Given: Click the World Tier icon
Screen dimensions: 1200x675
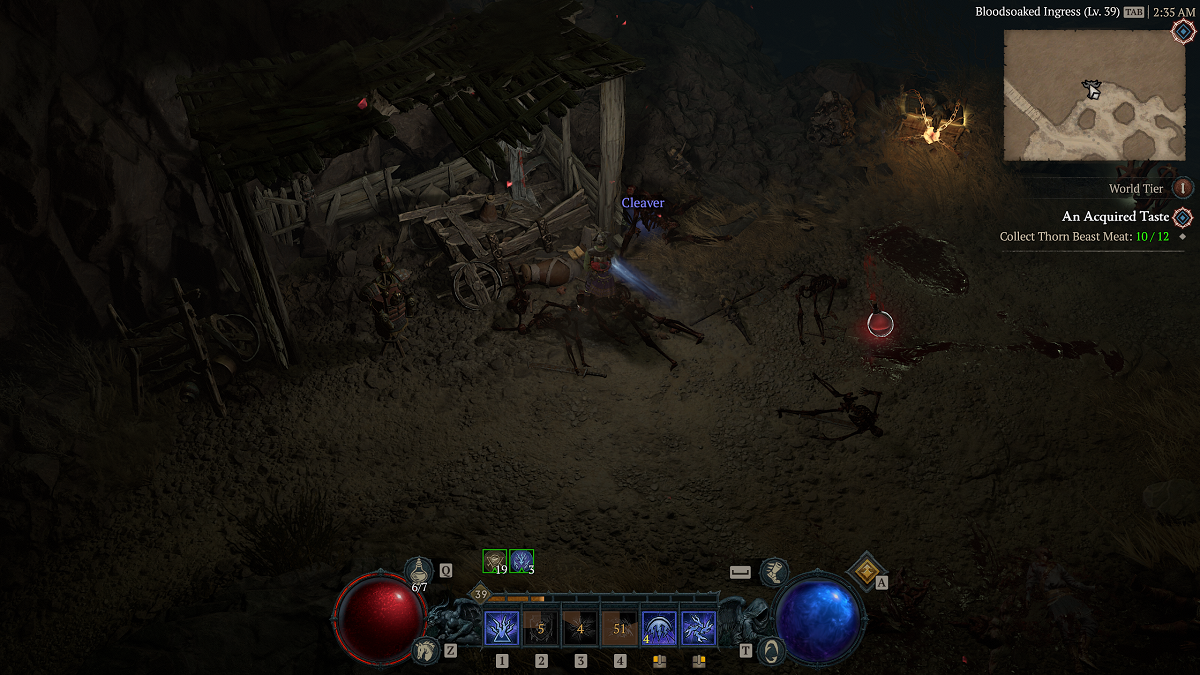Looking at the screenshot, I should click(x=1183, y=188).
